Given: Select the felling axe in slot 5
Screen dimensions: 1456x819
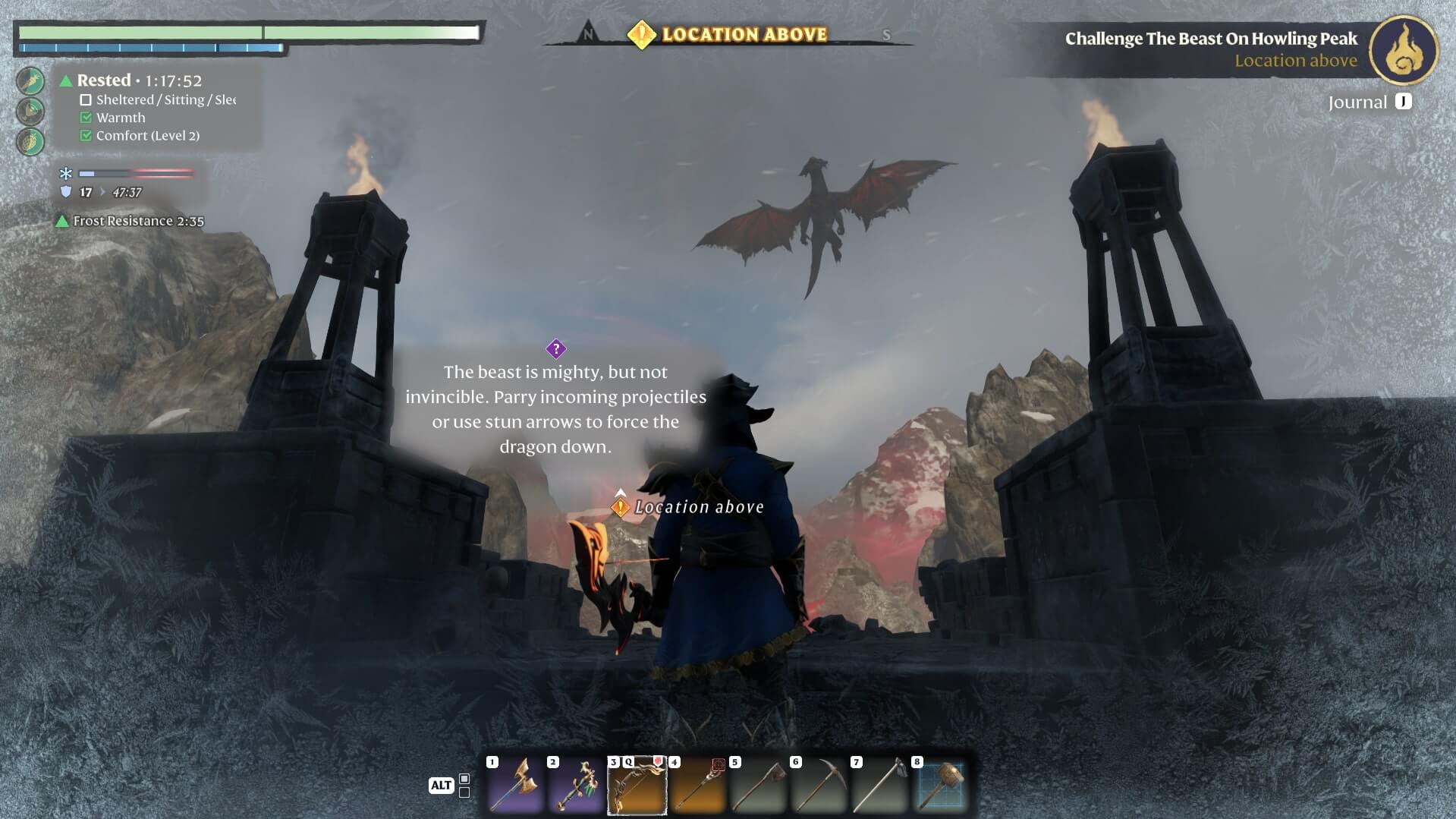Looking at the screenshot, I should [x=758, y=785].
